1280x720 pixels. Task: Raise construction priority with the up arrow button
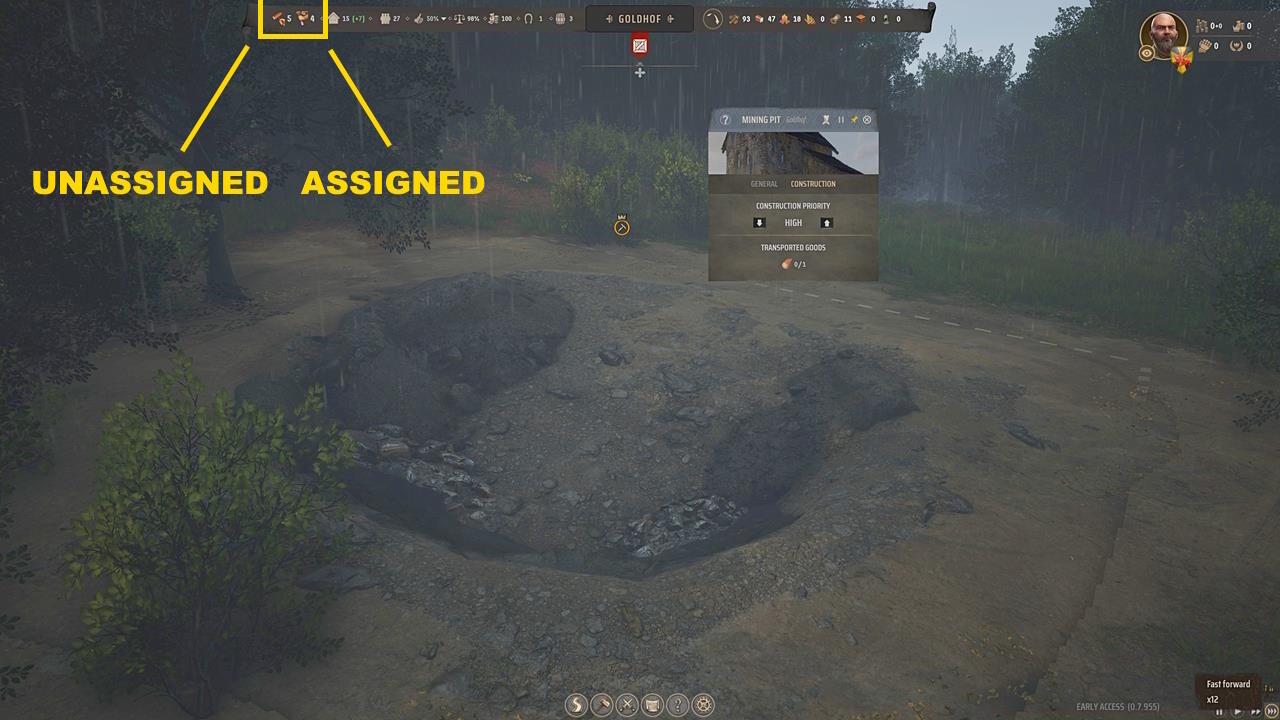click(827, 222)
